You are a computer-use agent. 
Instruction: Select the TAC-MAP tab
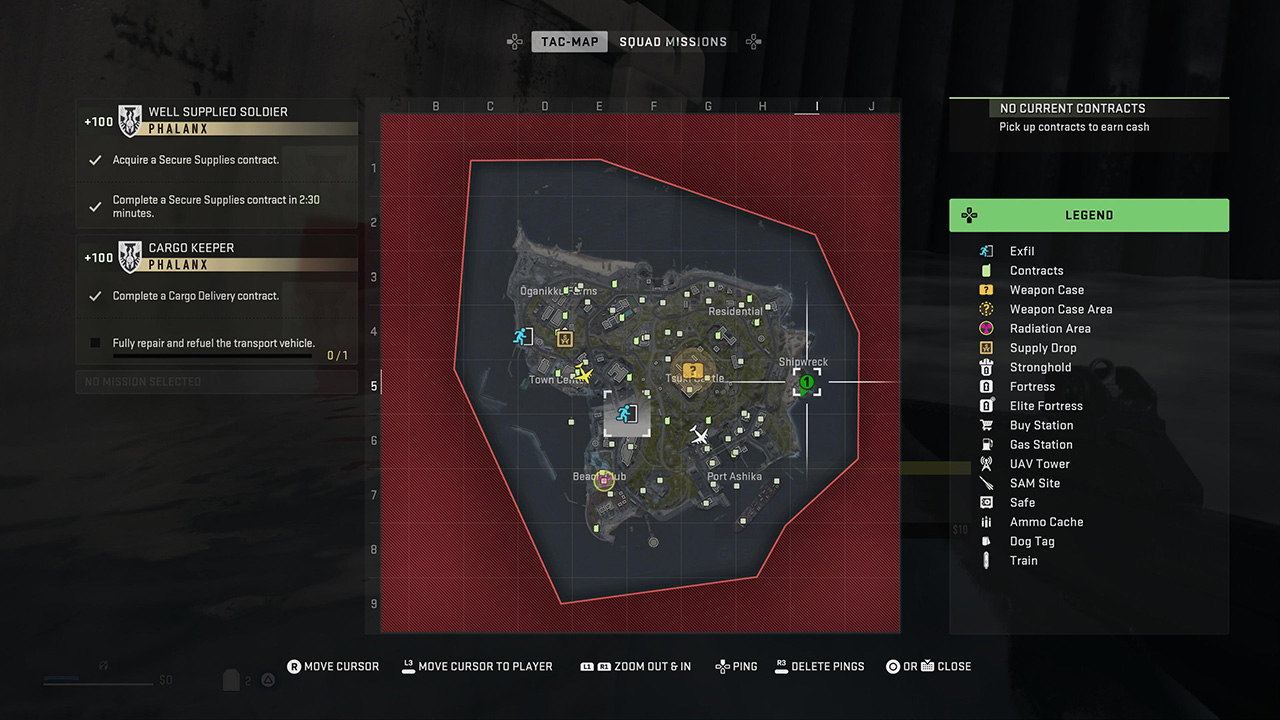(570, 42)
